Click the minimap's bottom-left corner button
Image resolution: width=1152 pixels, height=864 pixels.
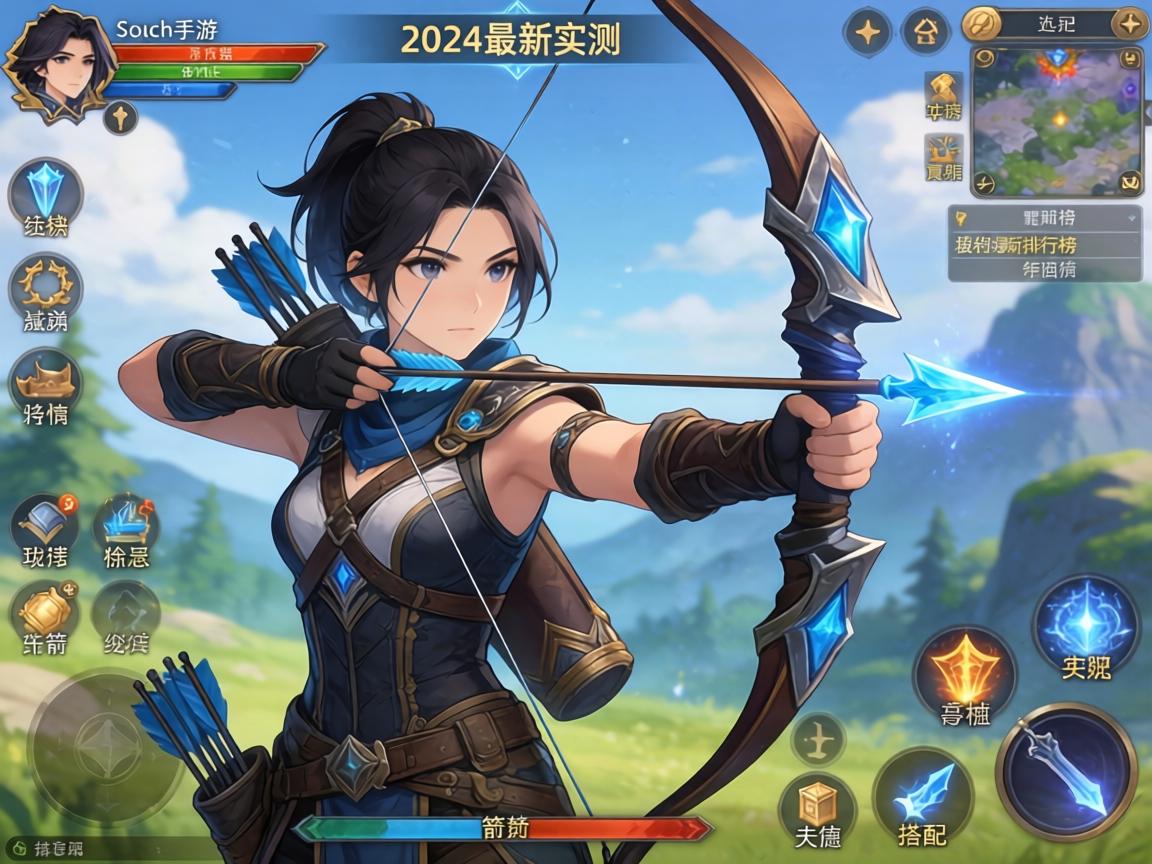click(984, 183)
